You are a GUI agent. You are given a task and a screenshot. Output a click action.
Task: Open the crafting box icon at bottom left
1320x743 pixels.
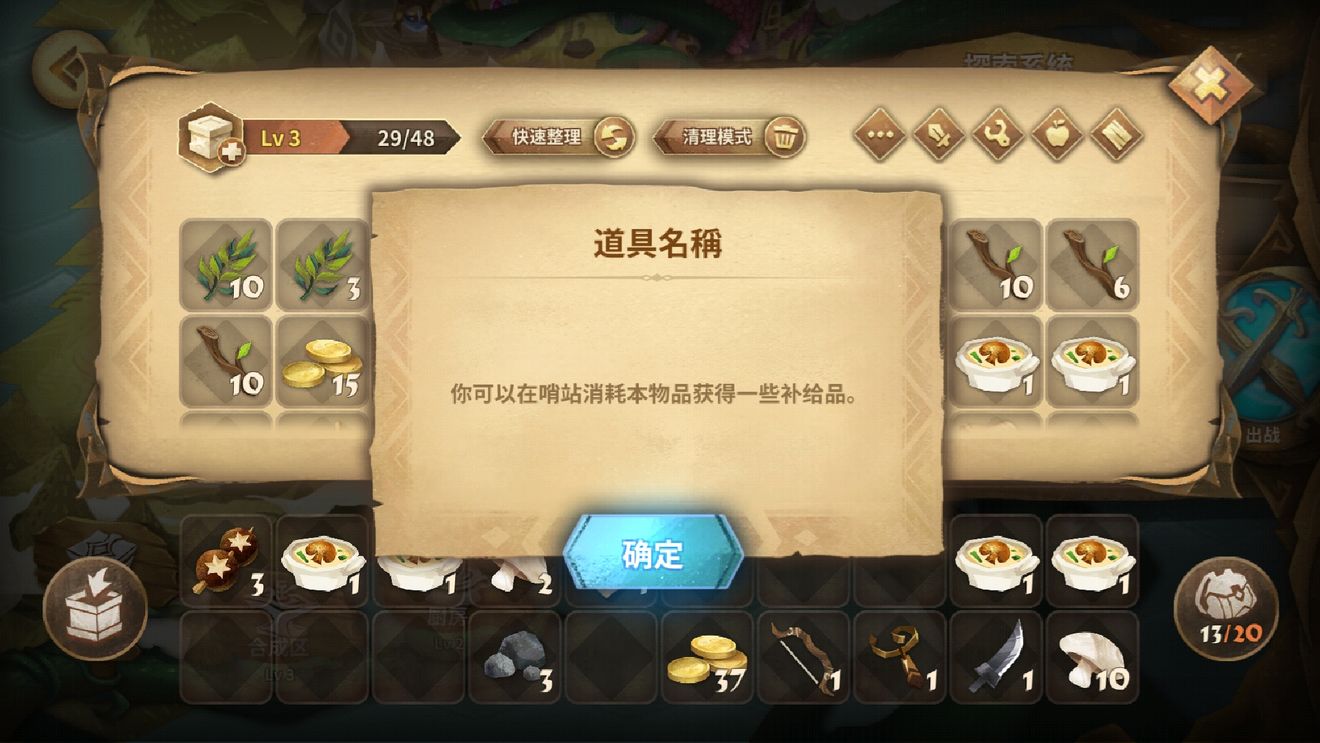(97, 608)
